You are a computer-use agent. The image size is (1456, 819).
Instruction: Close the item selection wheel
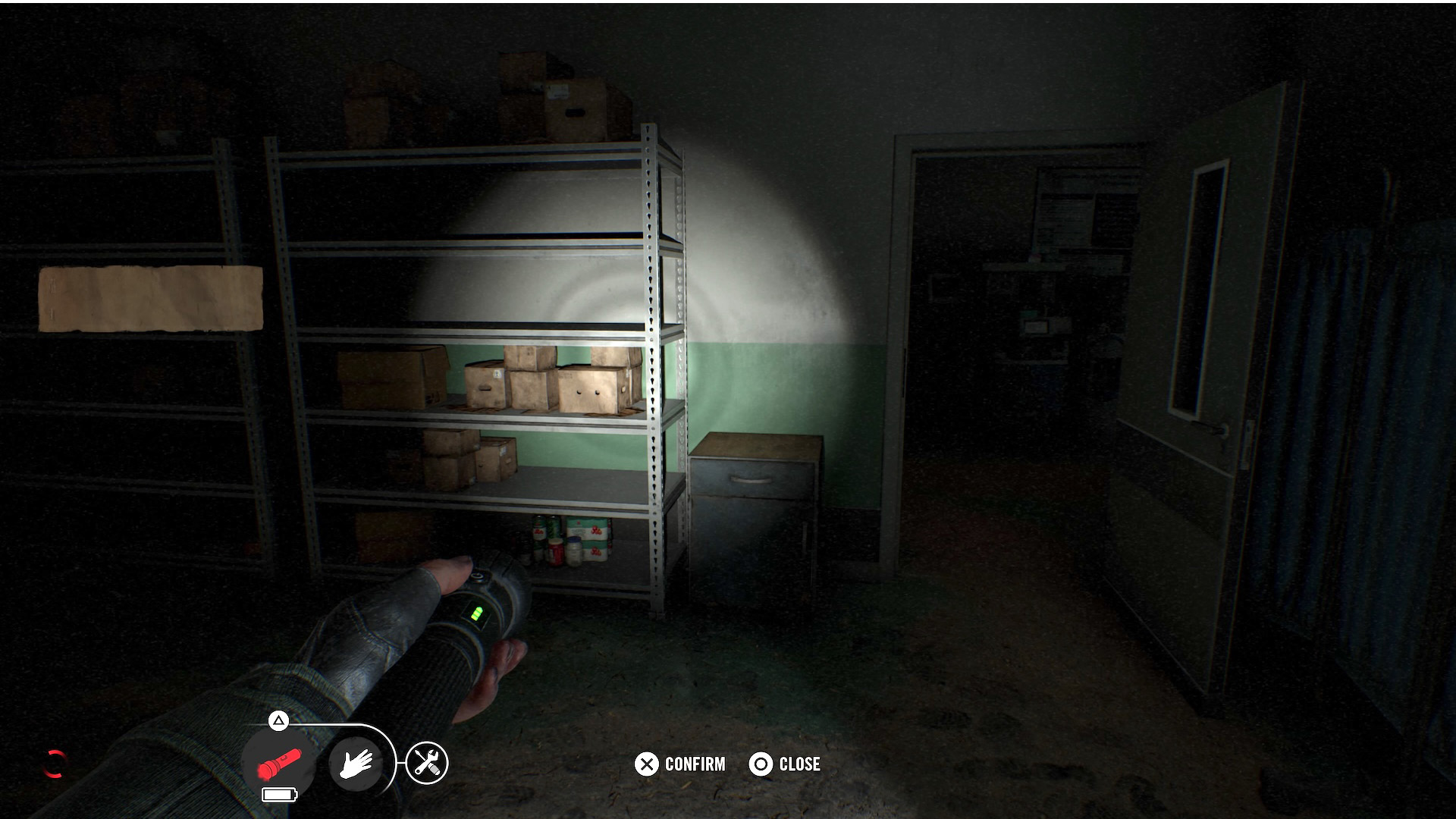click(x=785, y=764)
